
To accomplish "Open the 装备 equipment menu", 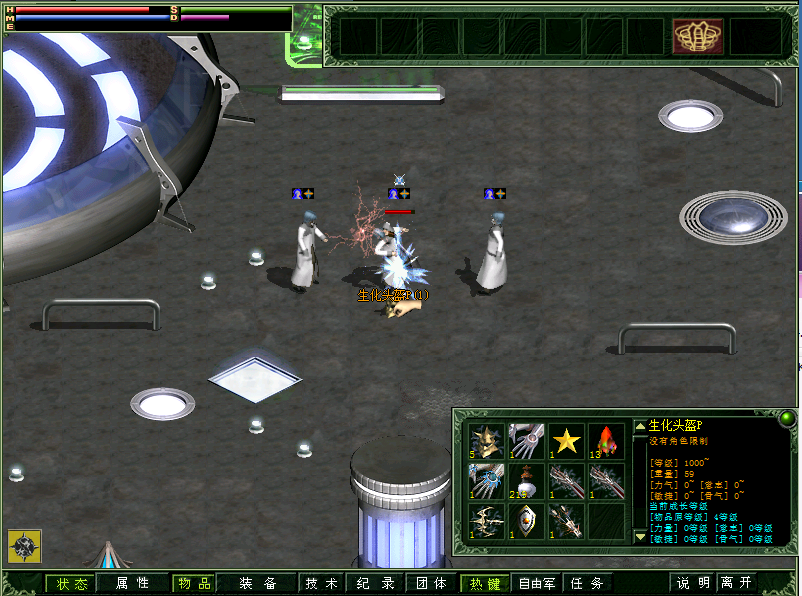I will (258, 583).
